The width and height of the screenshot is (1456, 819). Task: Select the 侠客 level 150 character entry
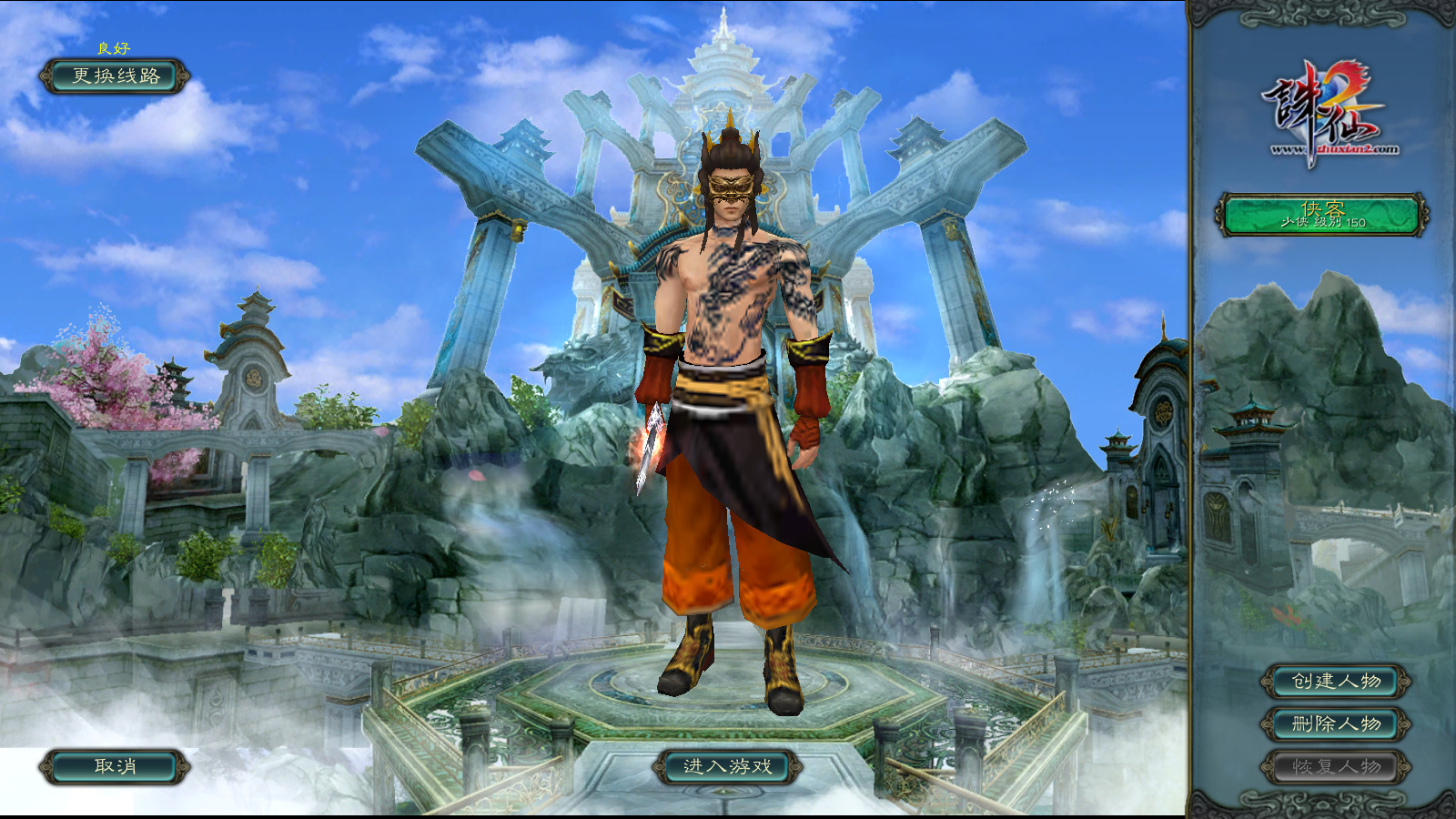coord(1322,216)
